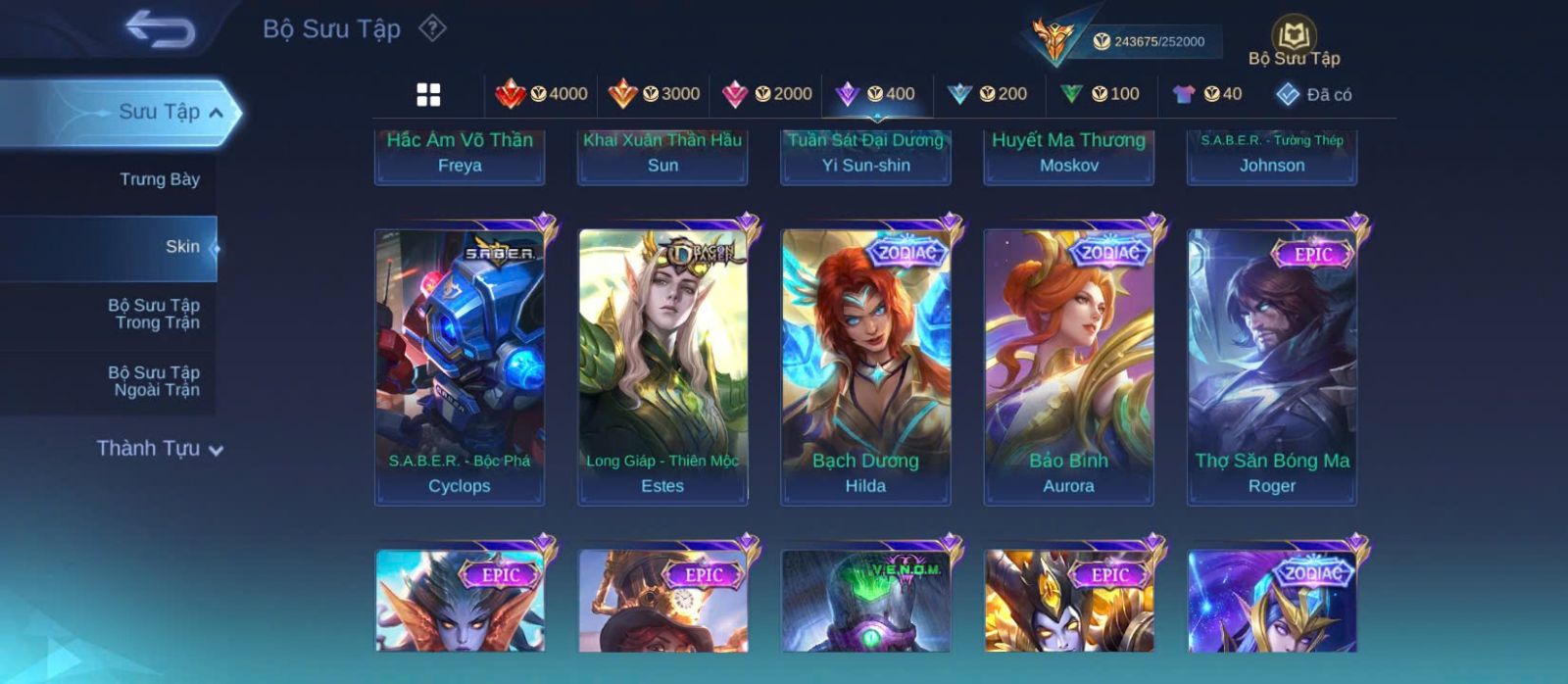Select Estes Long Giáp Thiên Mộc skin
The height and width of the screenshot is (684, 1568).
662,367
